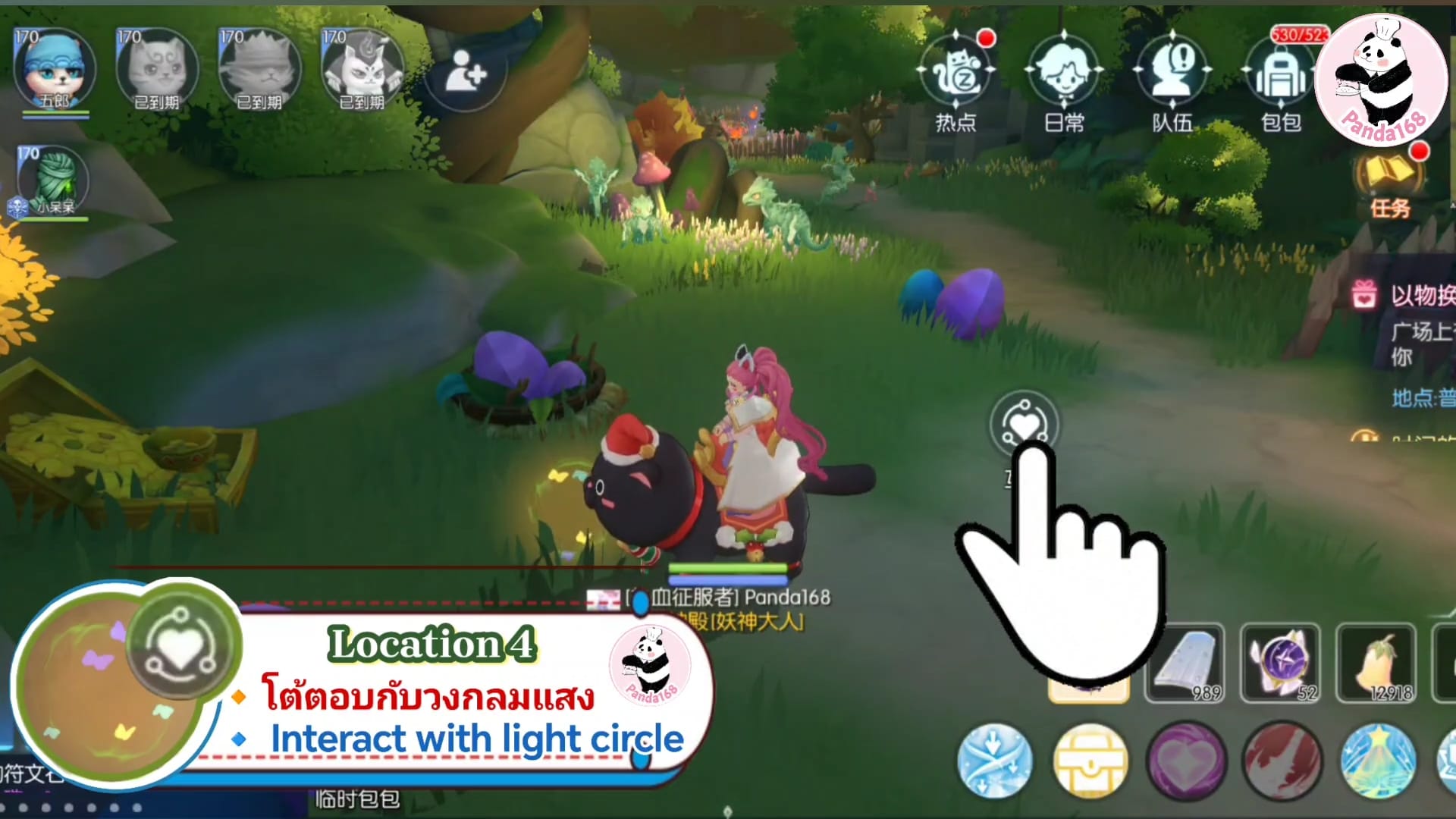Activate the red slash skill
This screenshot has height=819, width=1456.
[x=1282, y=762]
